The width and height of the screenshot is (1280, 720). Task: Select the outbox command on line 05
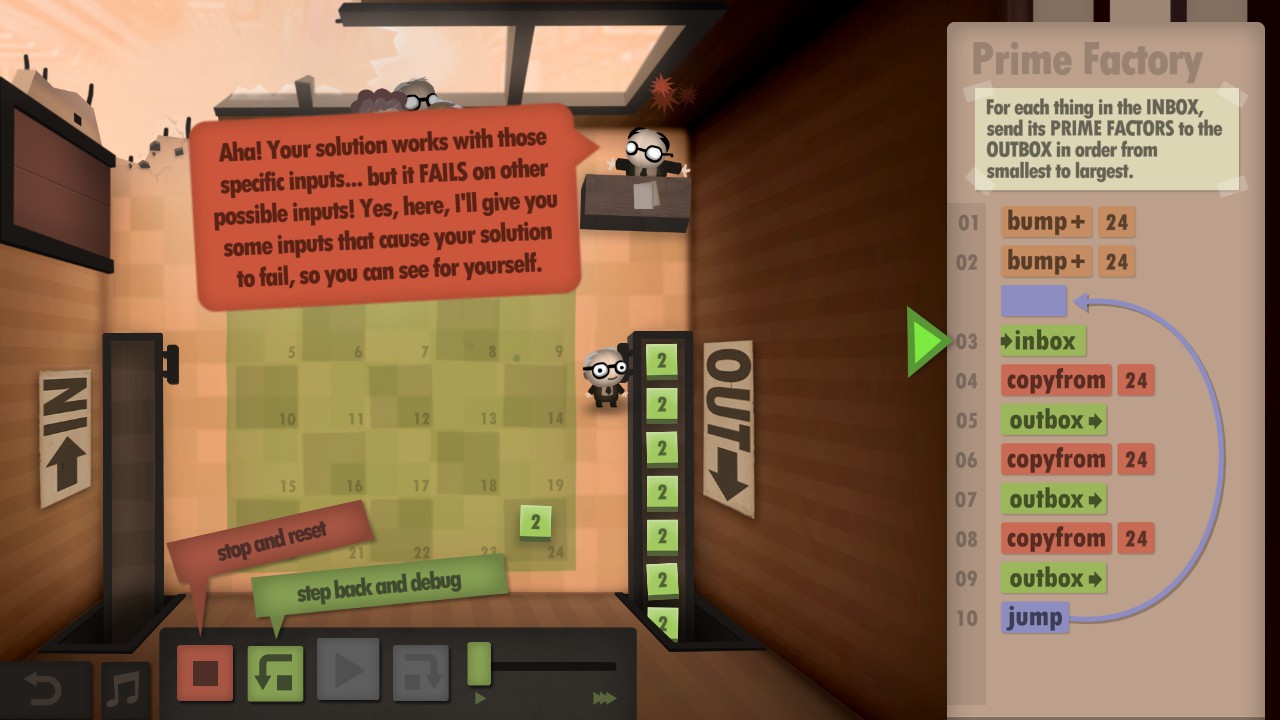(1053, 420)
